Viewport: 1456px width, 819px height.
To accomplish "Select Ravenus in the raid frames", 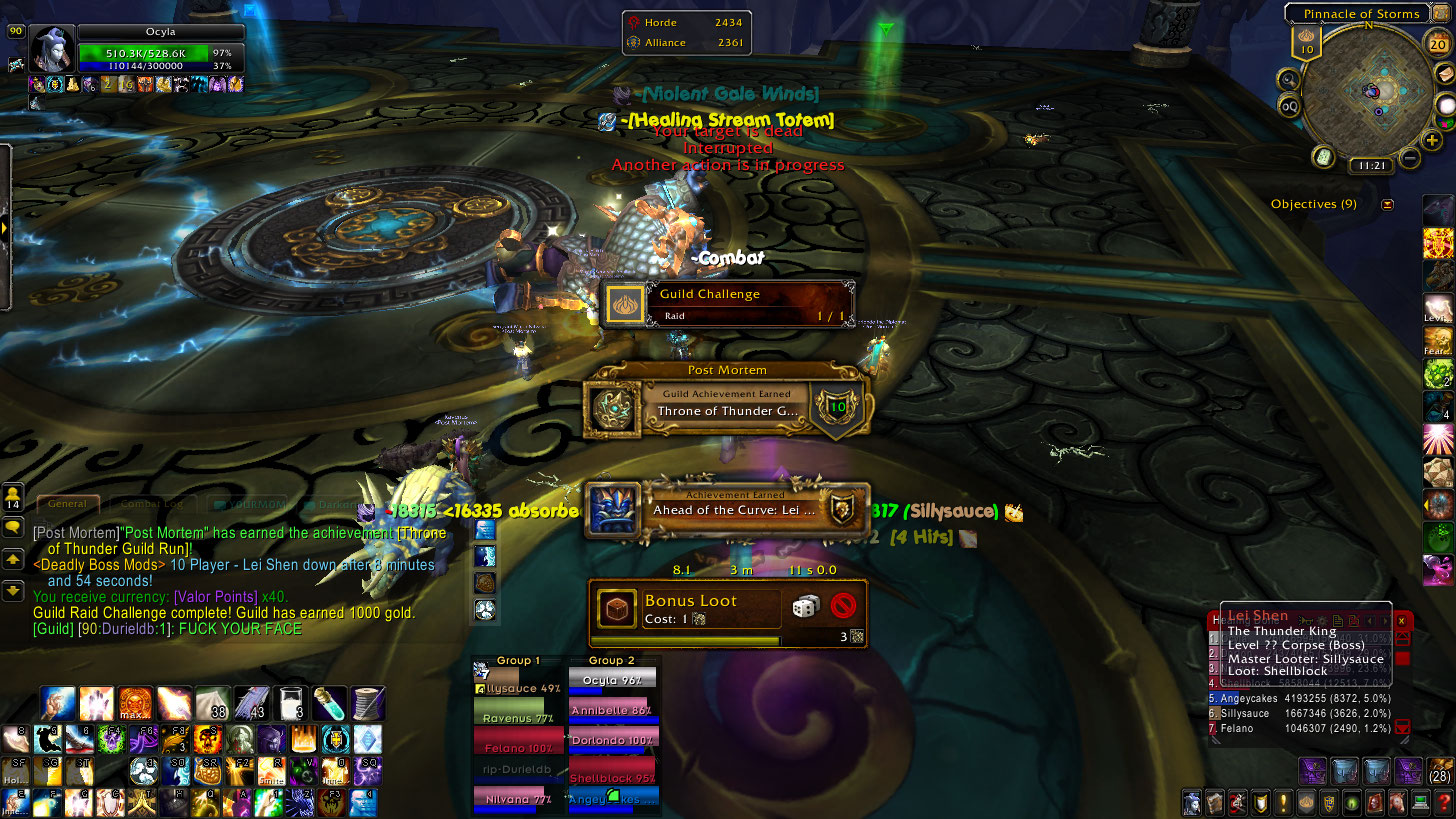I will pos(517,718).
